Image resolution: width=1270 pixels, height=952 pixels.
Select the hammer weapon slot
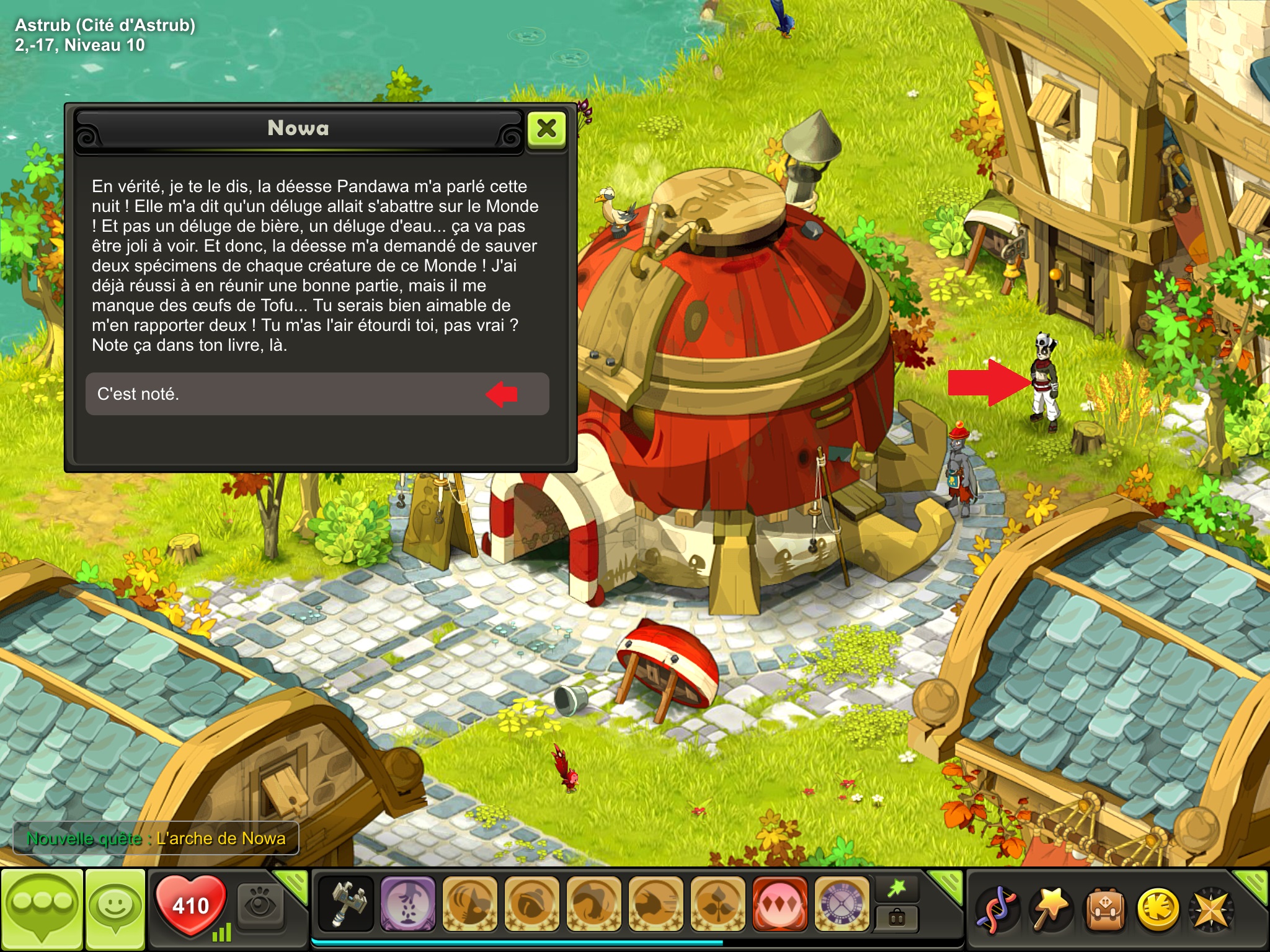pyautogui.click(x=346, y=903)
